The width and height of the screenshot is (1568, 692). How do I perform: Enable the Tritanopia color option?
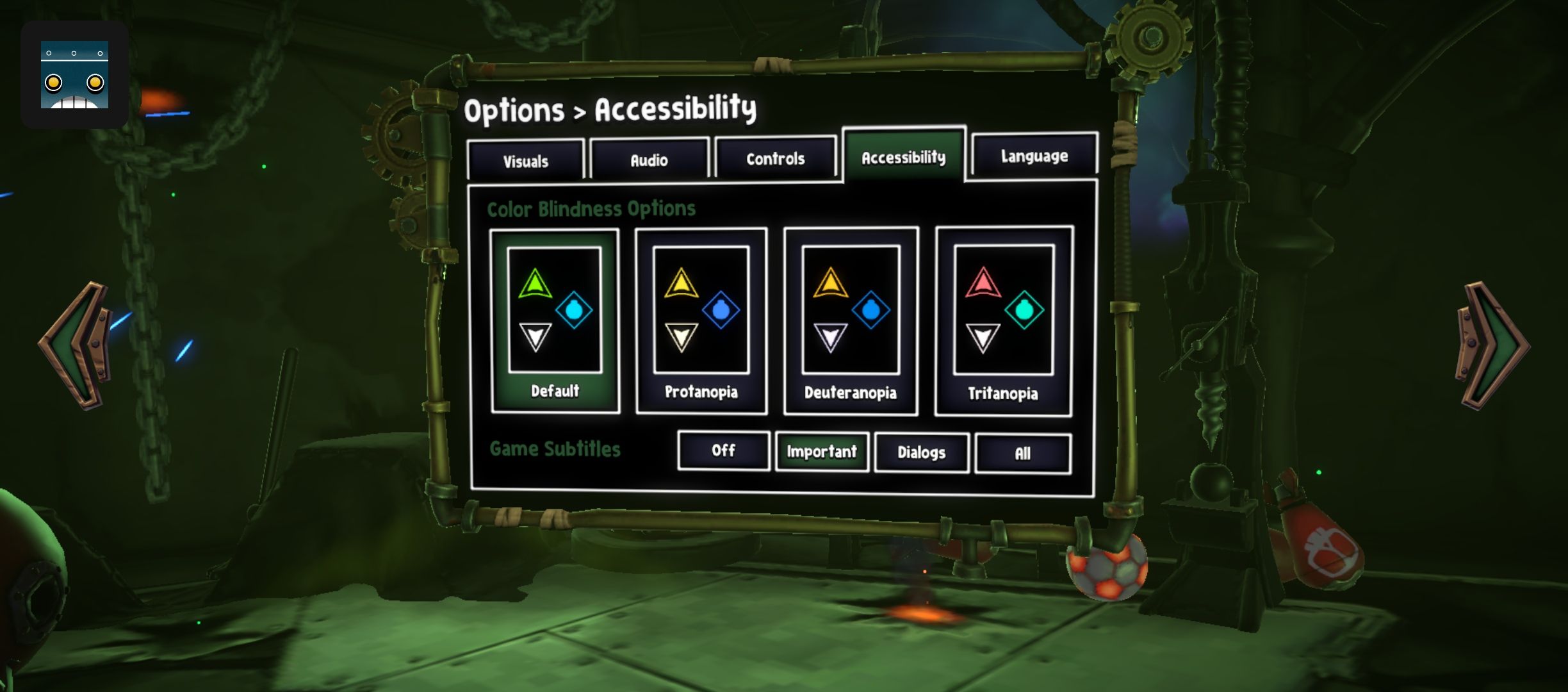1003,322
